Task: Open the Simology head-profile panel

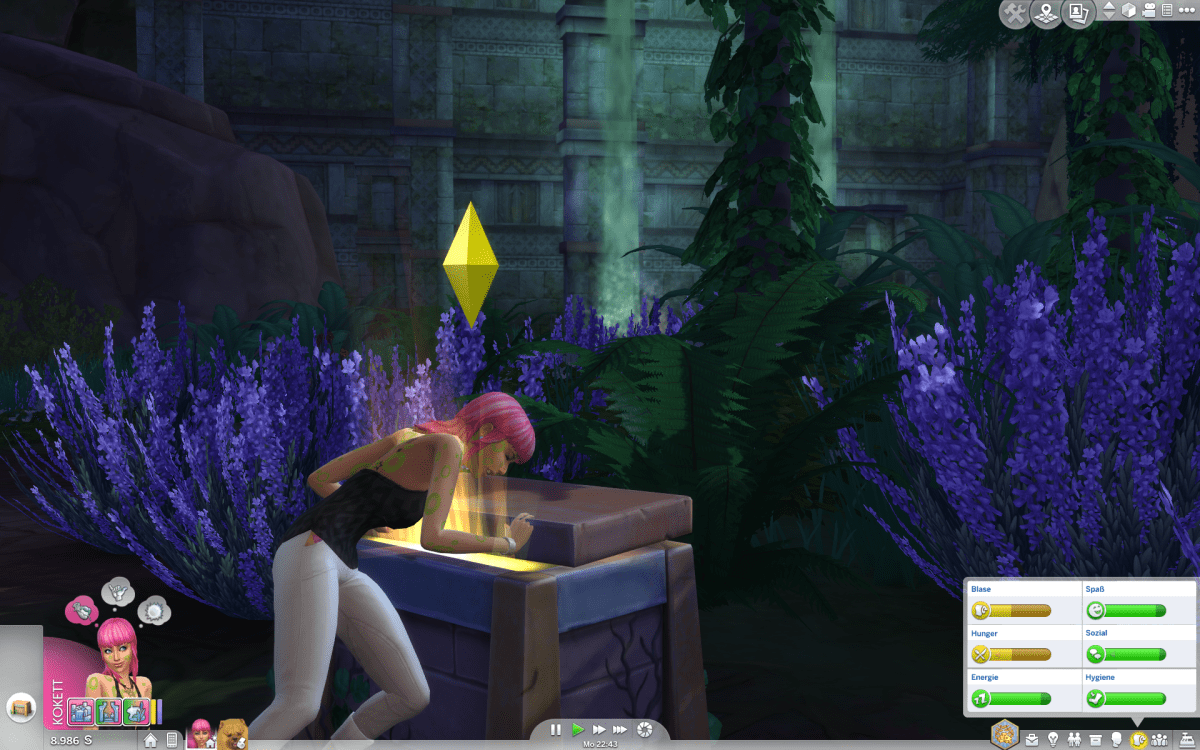Action: coord(1116,740)
